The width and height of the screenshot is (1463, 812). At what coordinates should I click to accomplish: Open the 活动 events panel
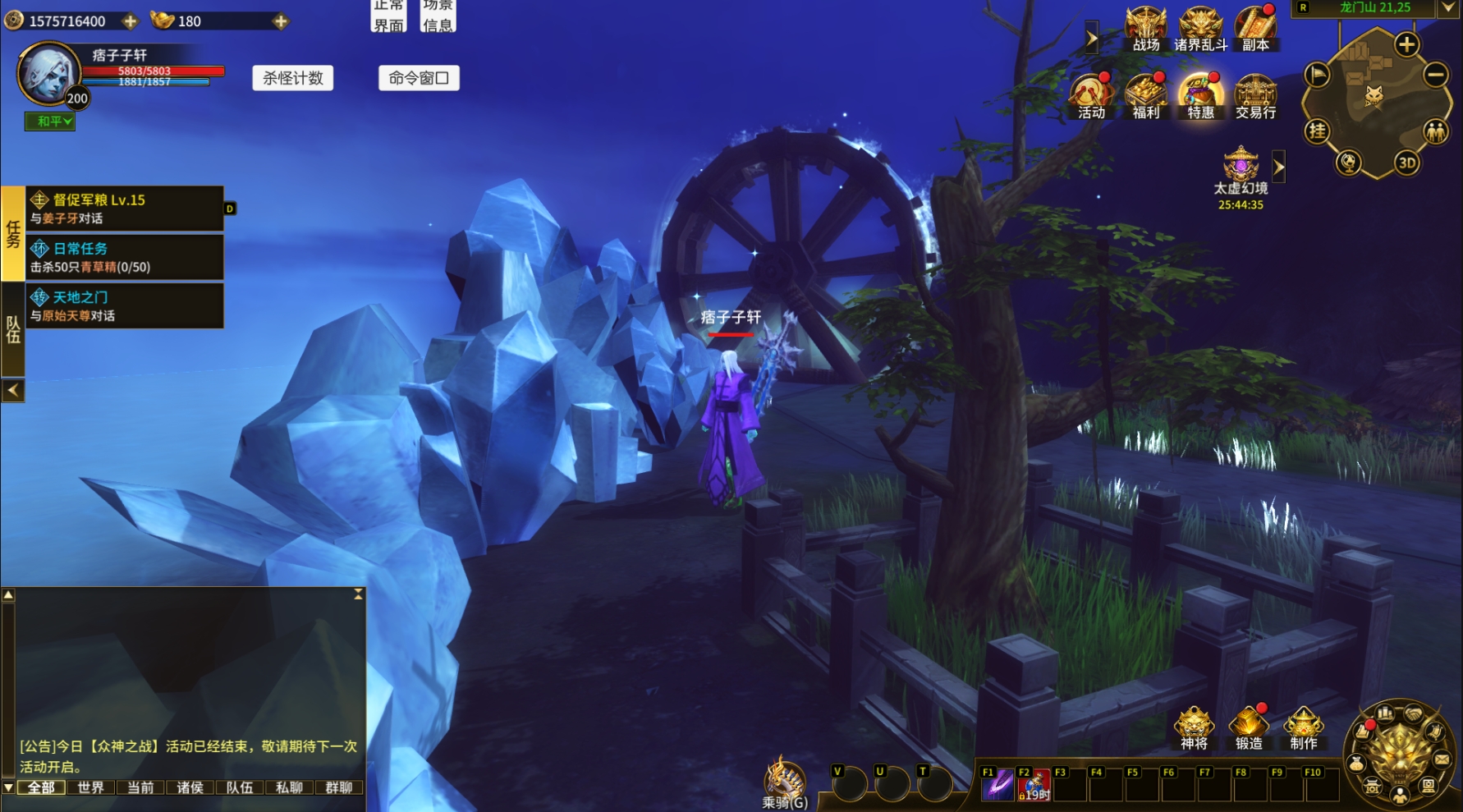pos(1091,97)
